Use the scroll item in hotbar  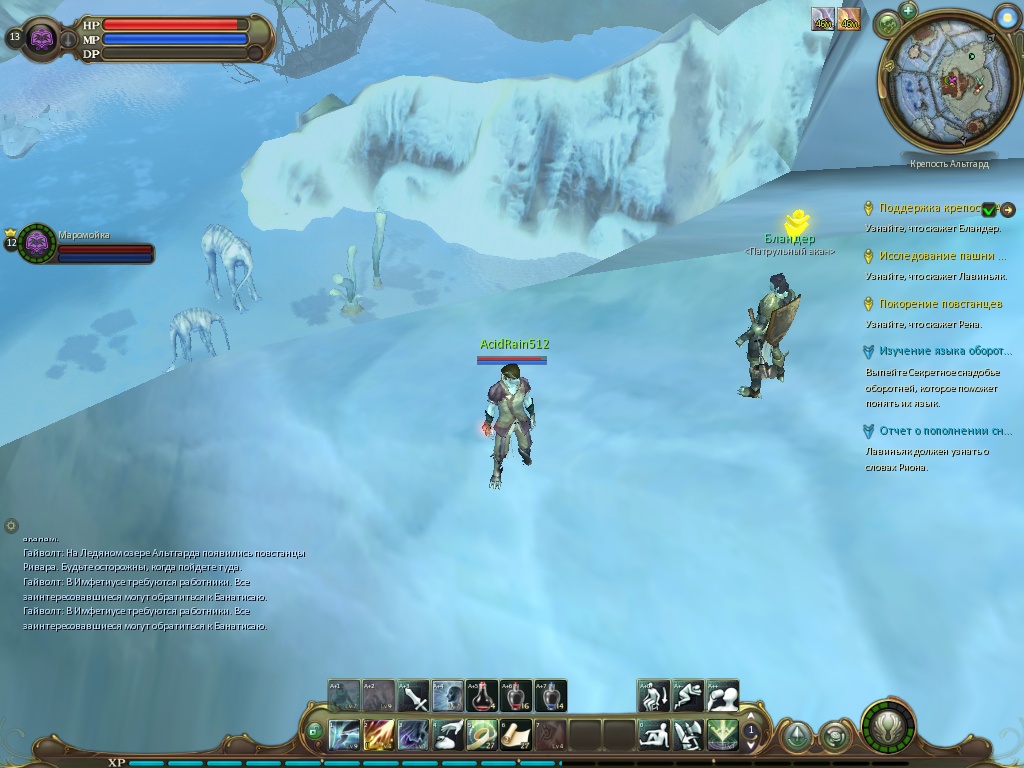pyautogui.click(x=516, y=735)
